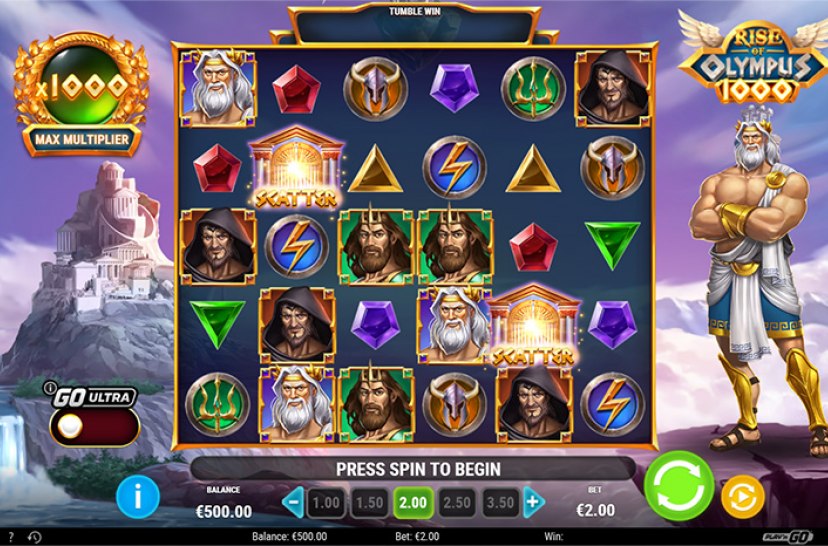Open the question mark help icon
The image size is (828, 546).
click(x=9, y=537)
